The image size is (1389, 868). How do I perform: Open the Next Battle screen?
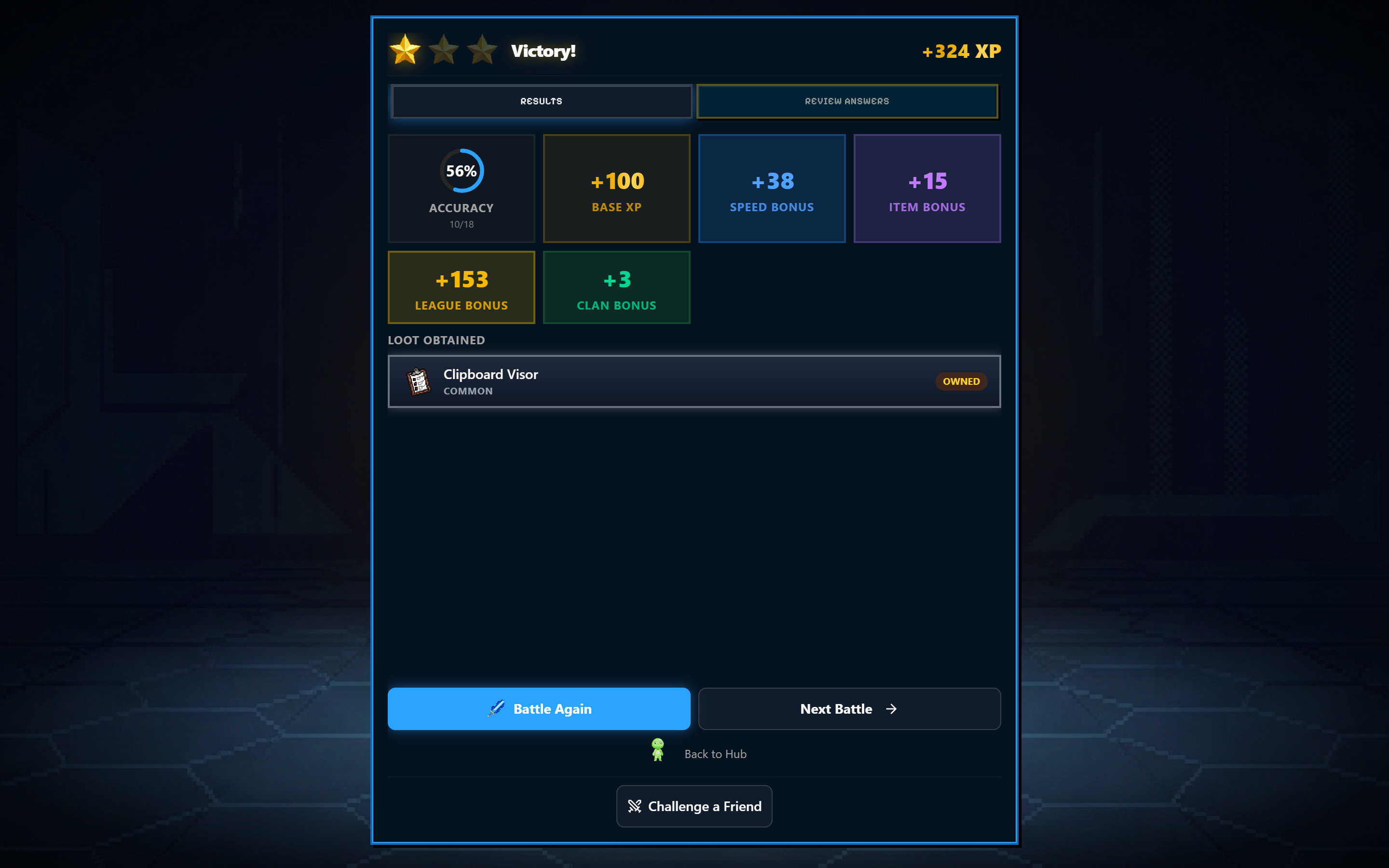[849, 708]
